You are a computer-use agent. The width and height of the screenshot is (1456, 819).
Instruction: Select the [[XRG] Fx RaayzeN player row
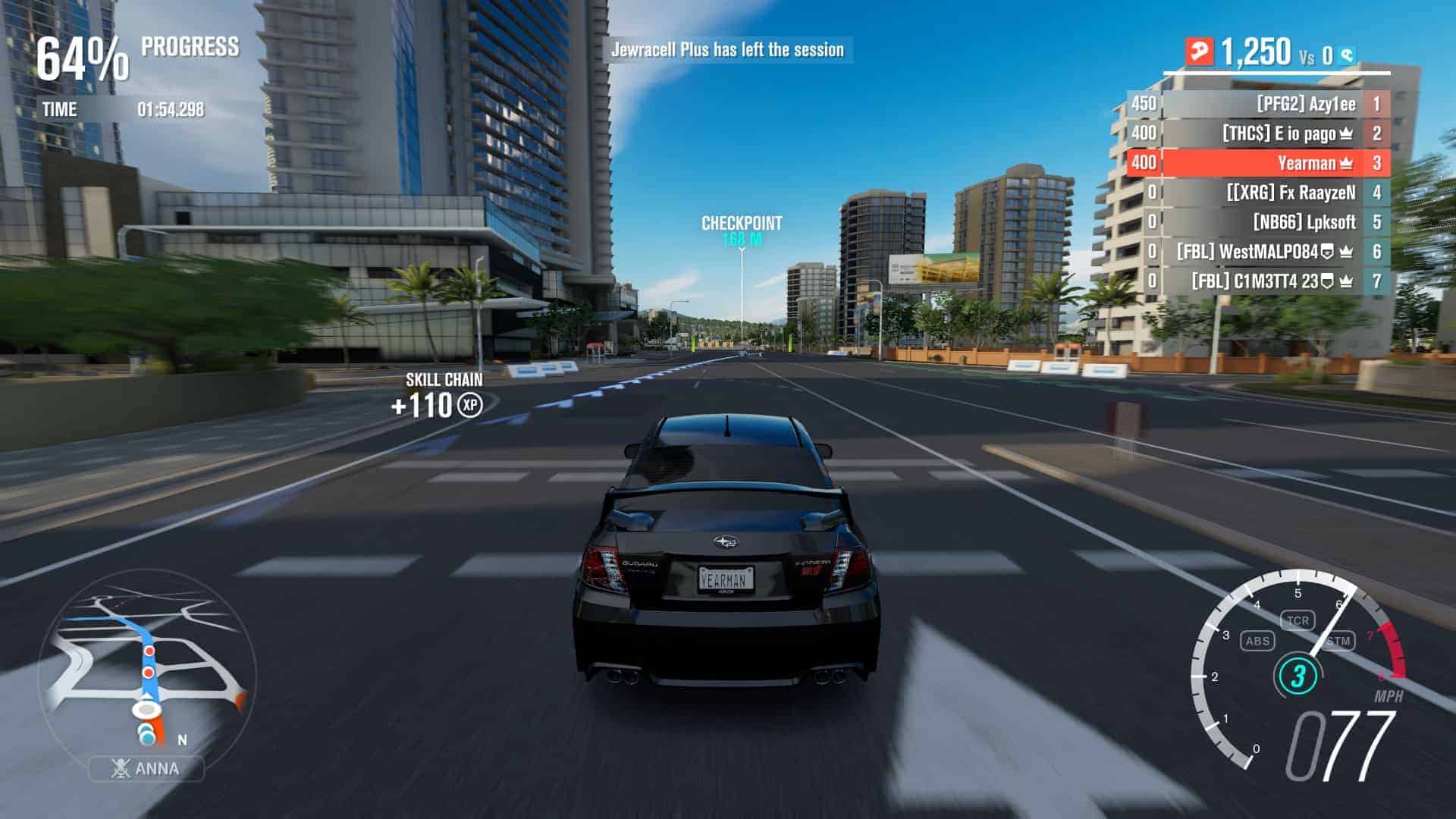click(x=1259, y=193)
